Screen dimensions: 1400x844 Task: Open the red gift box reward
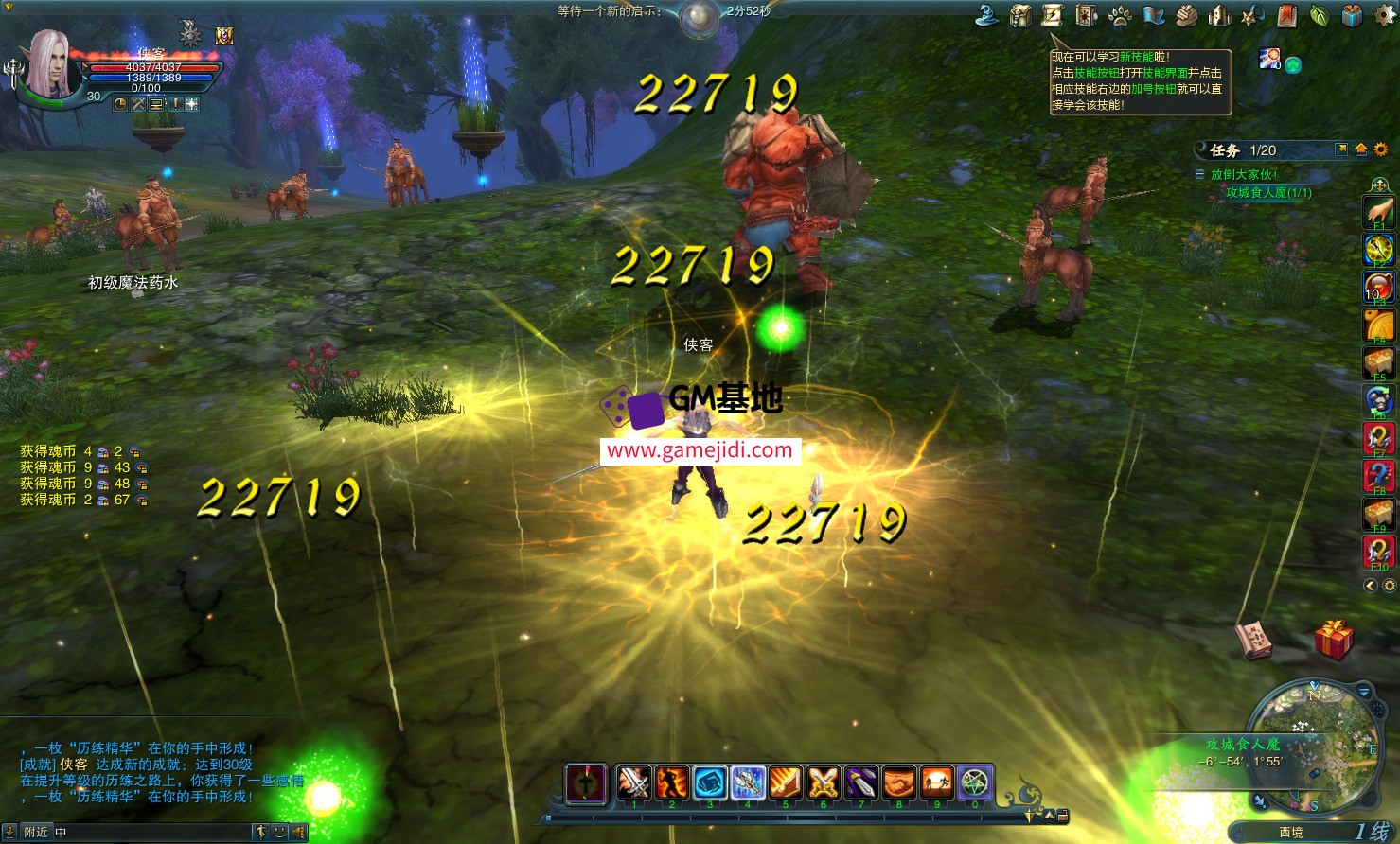click(1334, 640)
